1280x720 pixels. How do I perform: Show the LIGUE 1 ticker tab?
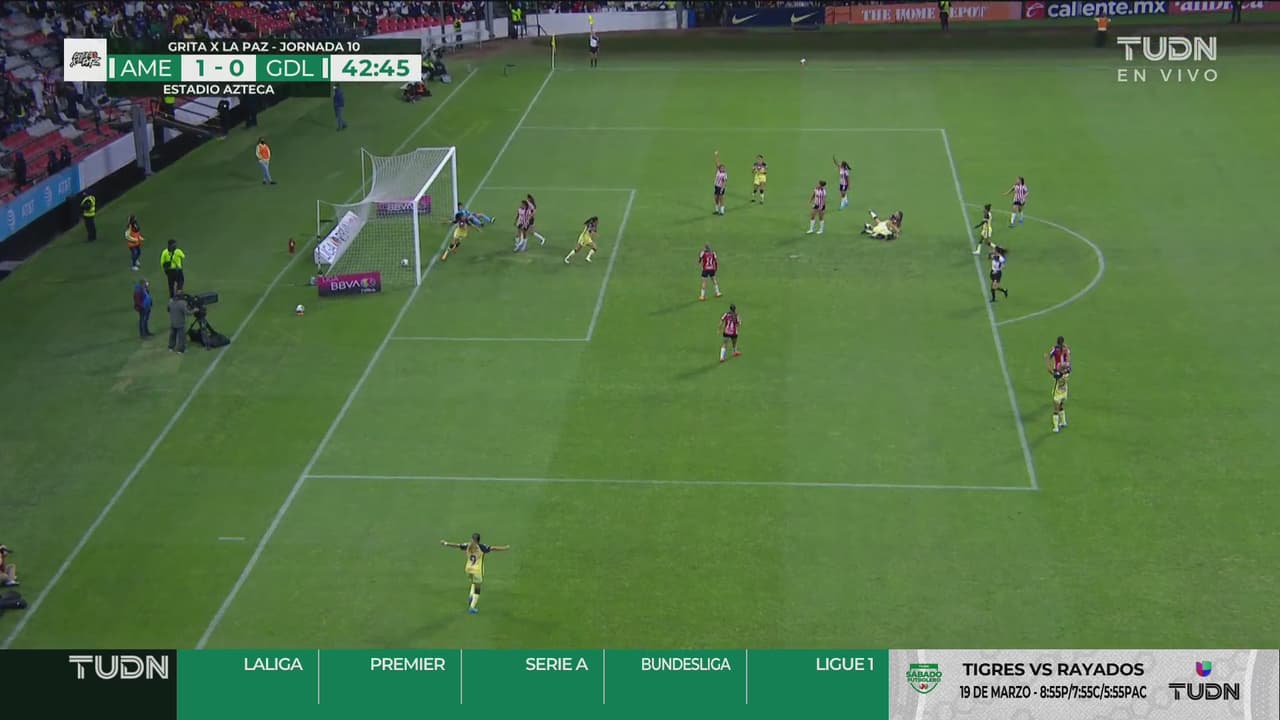[x=844, y=665]
